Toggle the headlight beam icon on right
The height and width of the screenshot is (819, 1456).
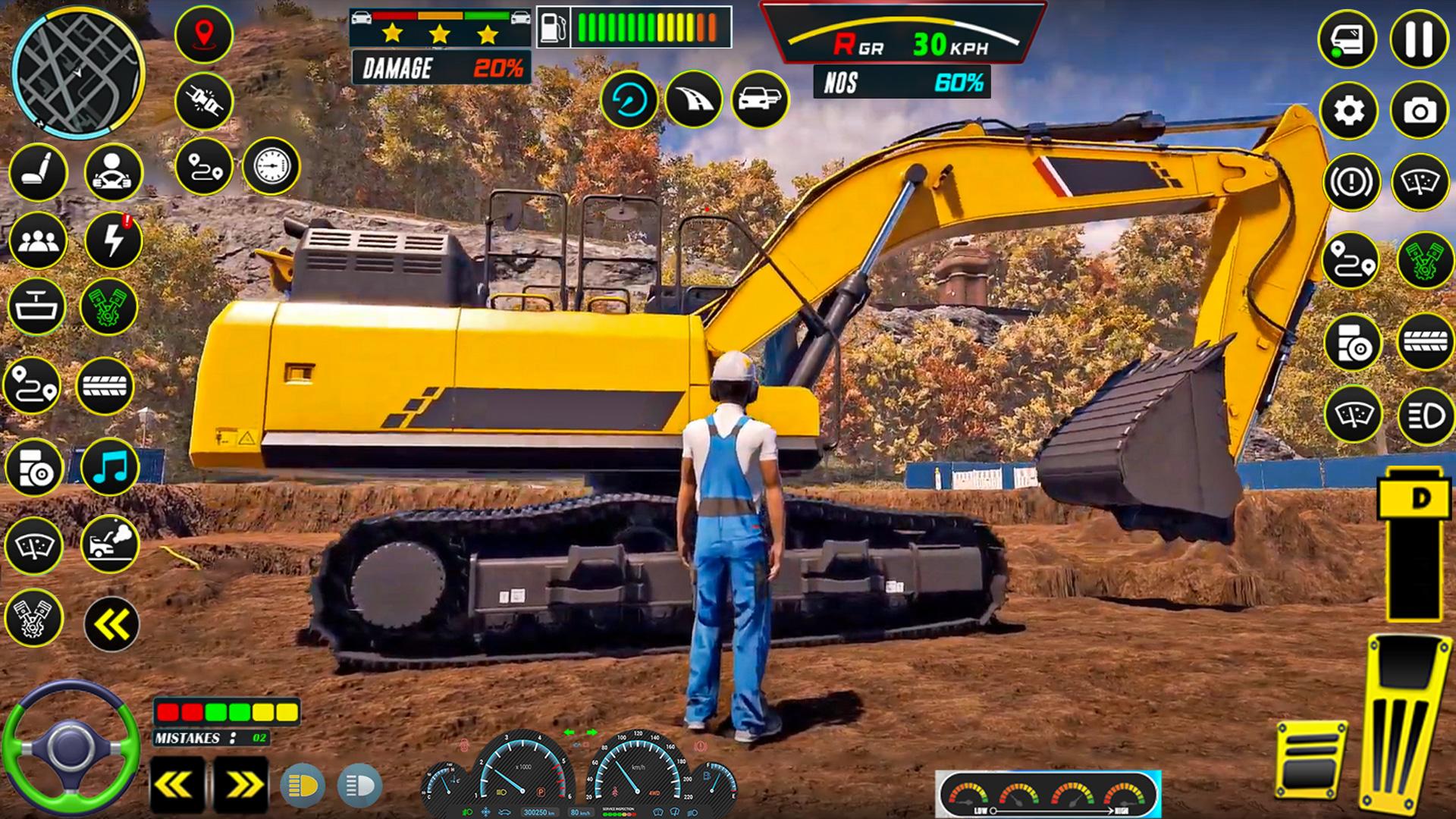(x=1425, y=416)
